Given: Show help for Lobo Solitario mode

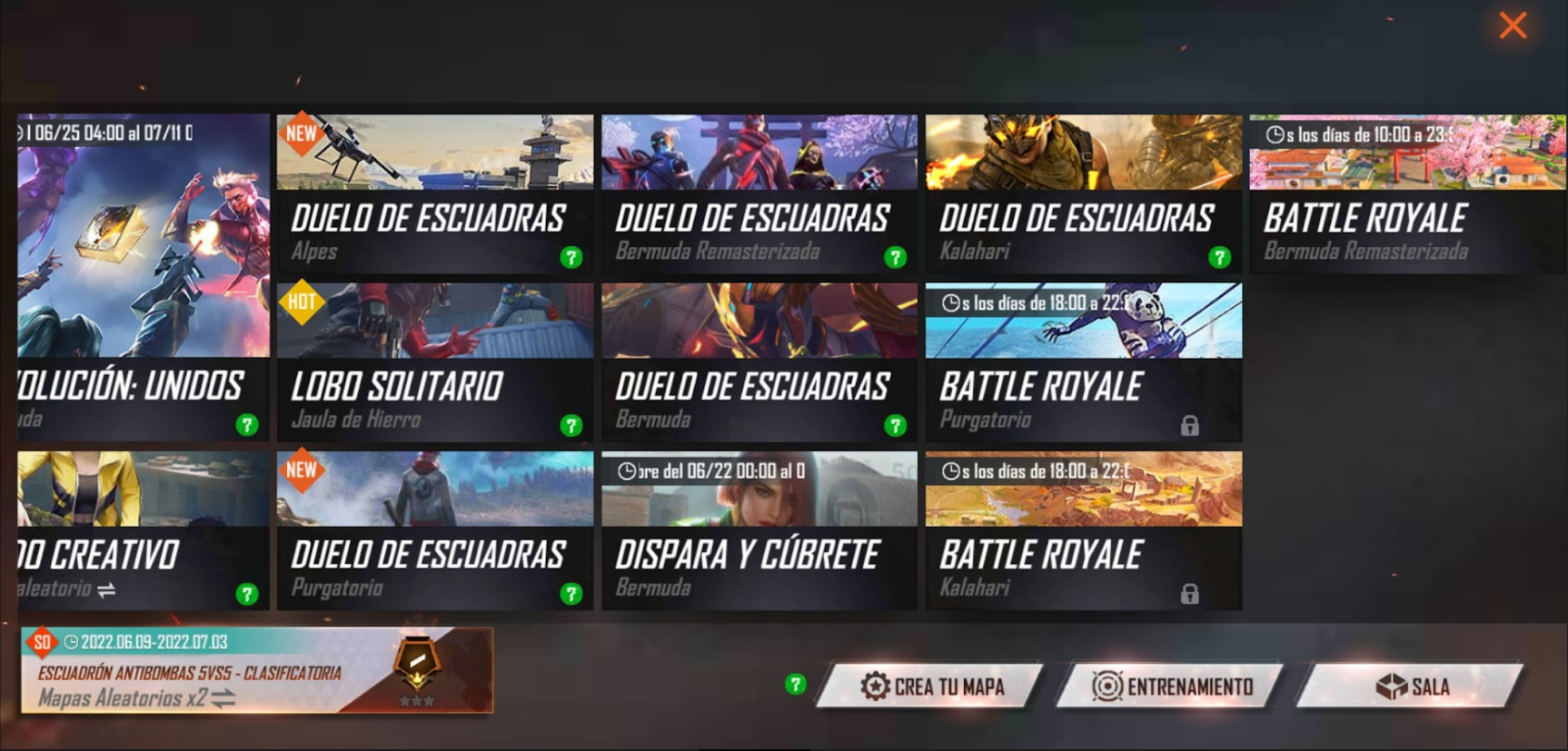Looking at the screenshot, I should coord(571,425).
